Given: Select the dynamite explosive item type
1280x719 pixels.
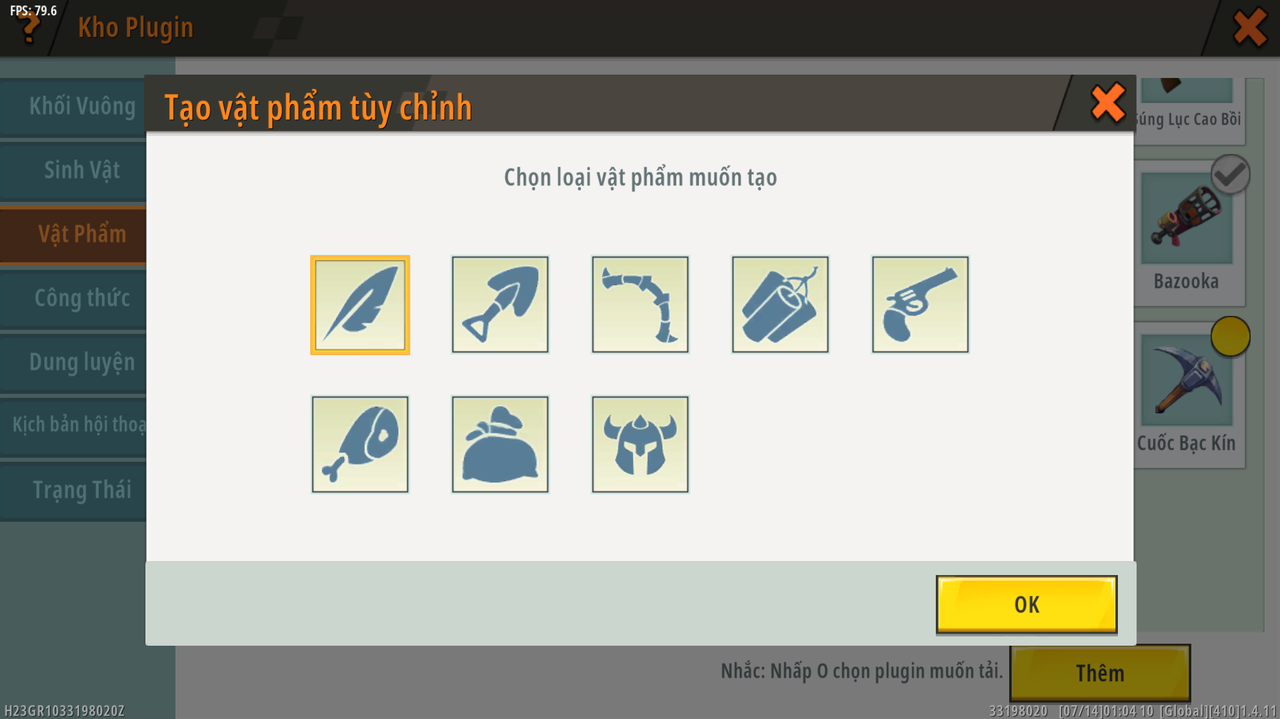Looking at the screenshot, I should click(x=780, y=304).
